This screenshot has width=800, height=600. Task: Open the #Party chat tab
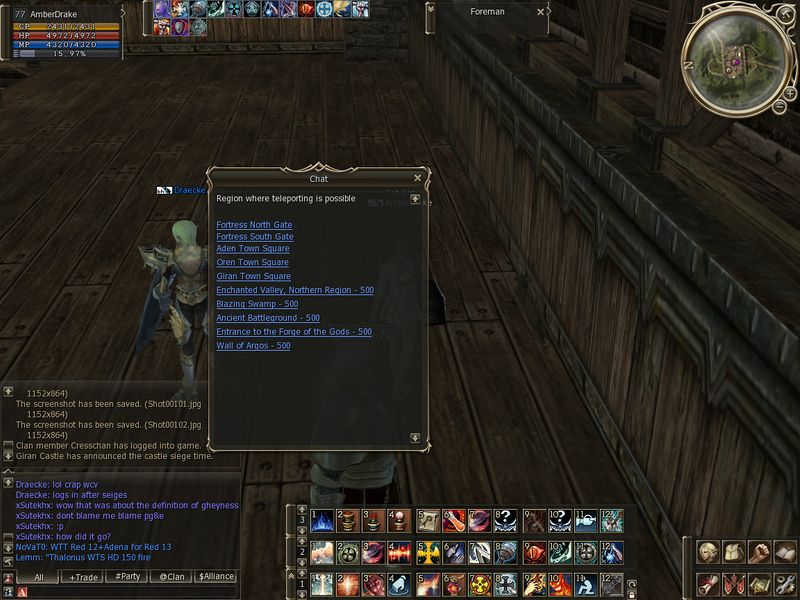tap(127, 577)
